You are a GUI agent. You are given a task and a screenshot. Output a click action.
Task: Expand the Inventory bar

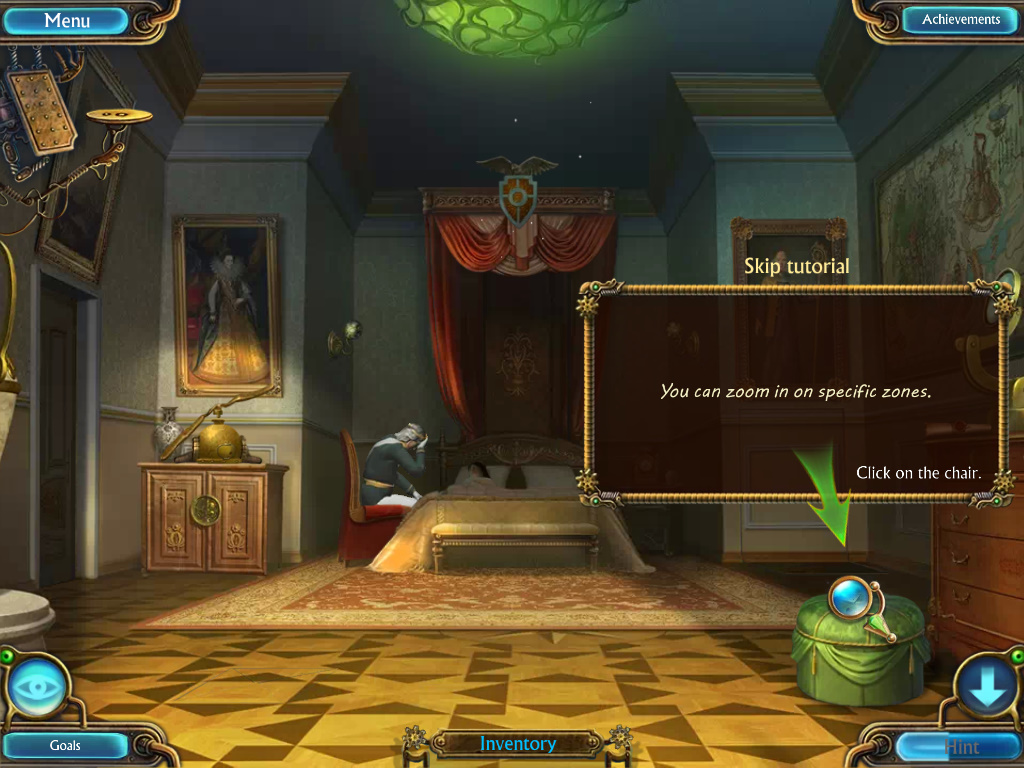click(x=517, y=744)
